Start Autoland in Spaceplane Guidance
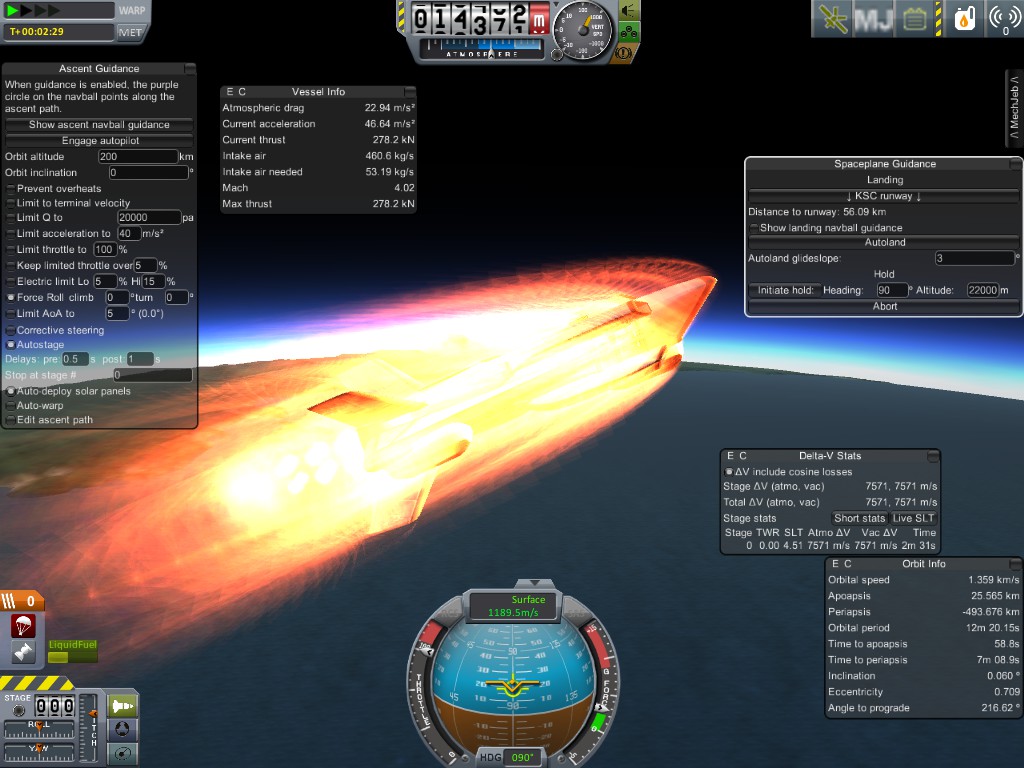 click(884, 242)
